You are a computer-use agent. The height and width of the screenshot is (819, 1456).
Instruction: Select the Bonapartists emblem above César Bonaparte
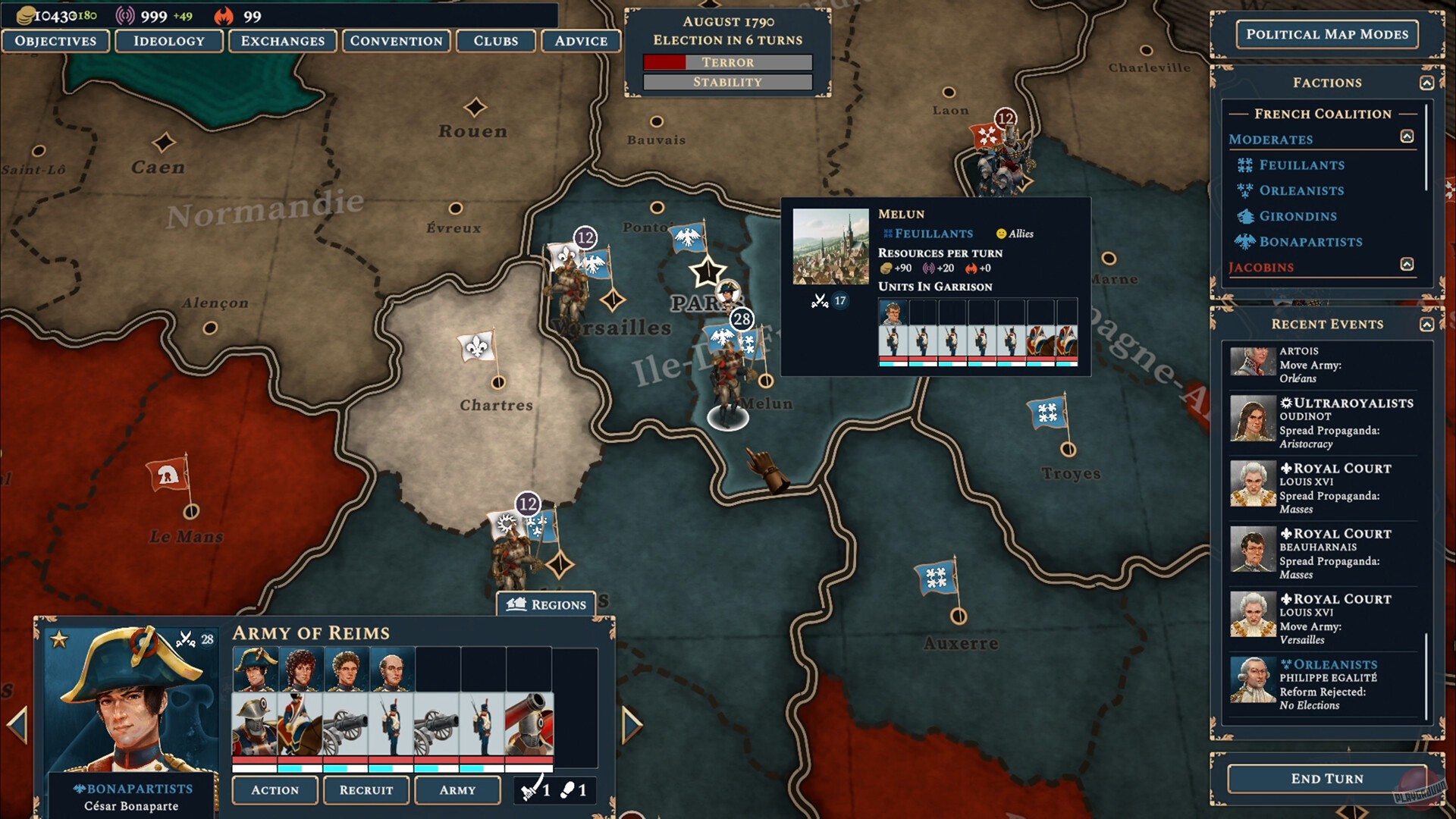tap(78, 788)
